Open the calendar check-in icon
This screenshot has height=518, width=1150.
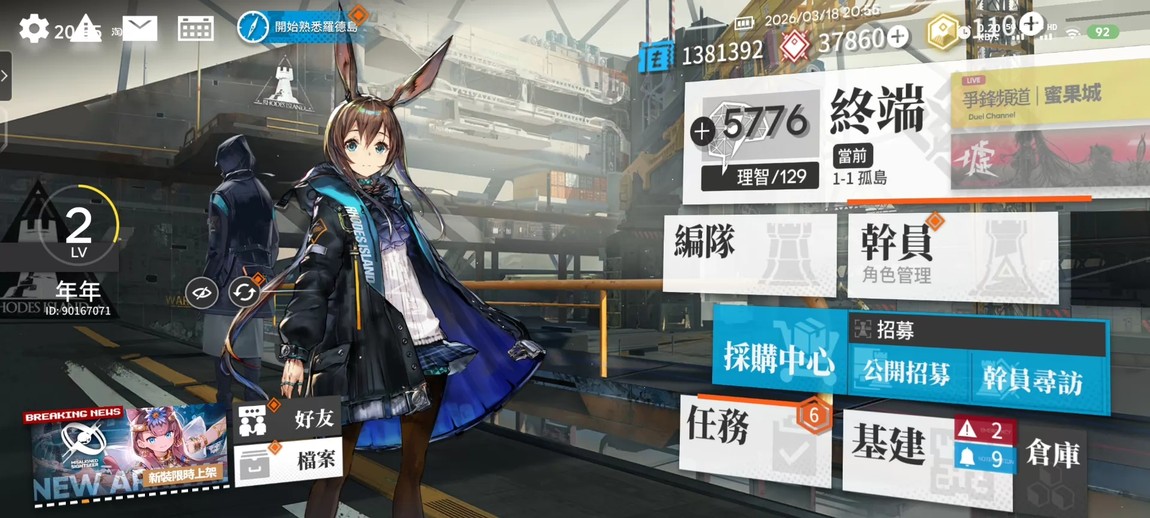coord(195,28)
